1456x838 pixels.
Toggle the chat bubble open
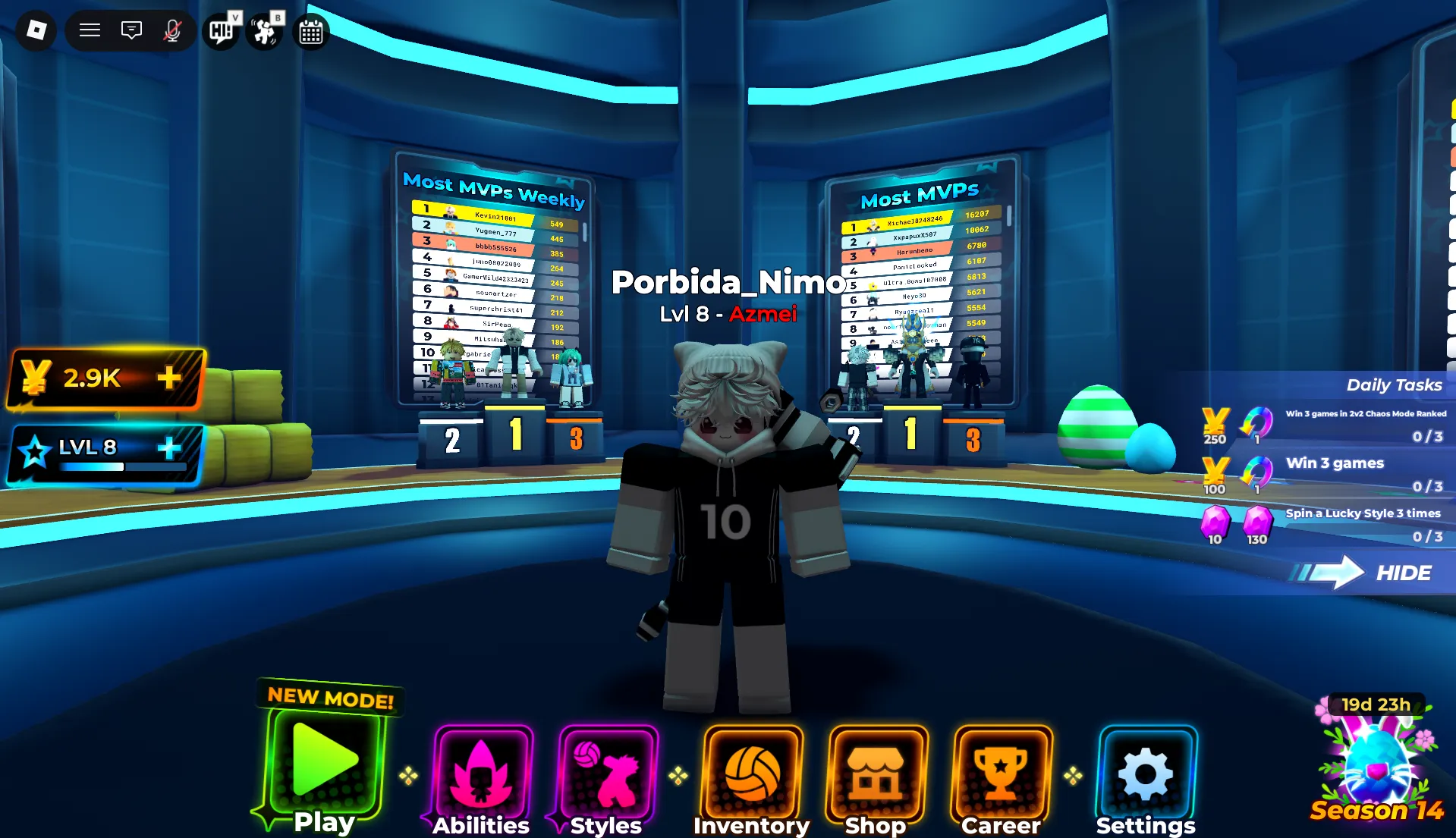coord(131,31)
